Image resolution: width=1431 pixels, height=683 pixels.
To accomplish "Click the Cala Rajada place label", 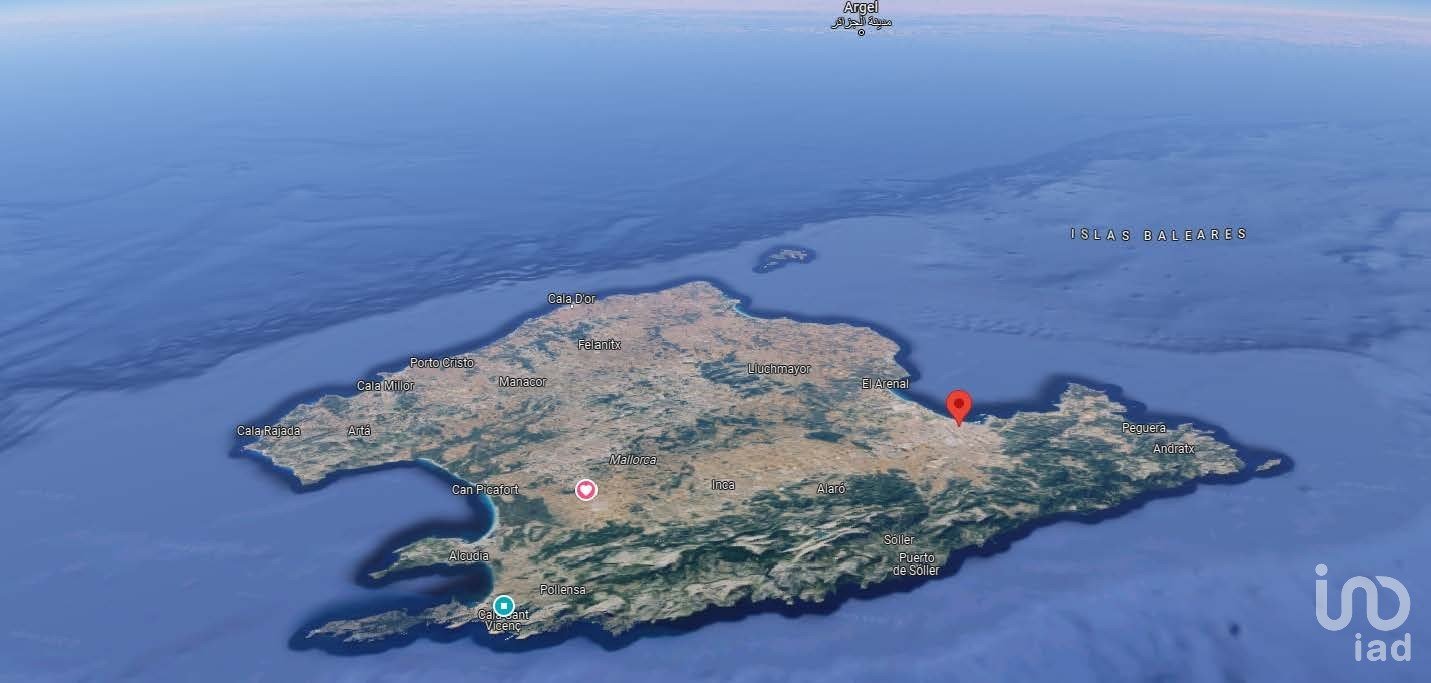I will coord(268,431).
